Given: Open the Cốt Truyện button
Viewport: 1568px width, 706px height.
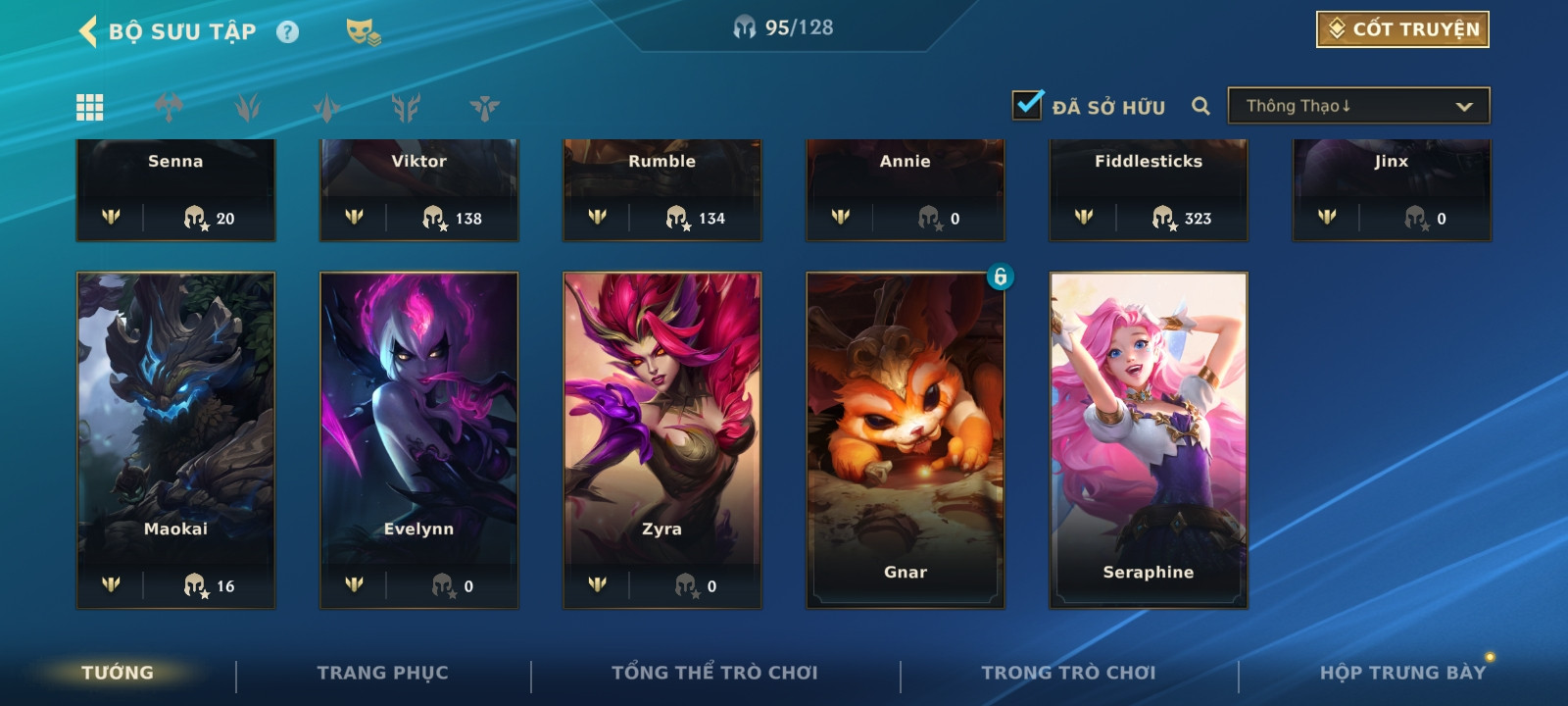Looking at the screenshot, I should point(1402,29).
